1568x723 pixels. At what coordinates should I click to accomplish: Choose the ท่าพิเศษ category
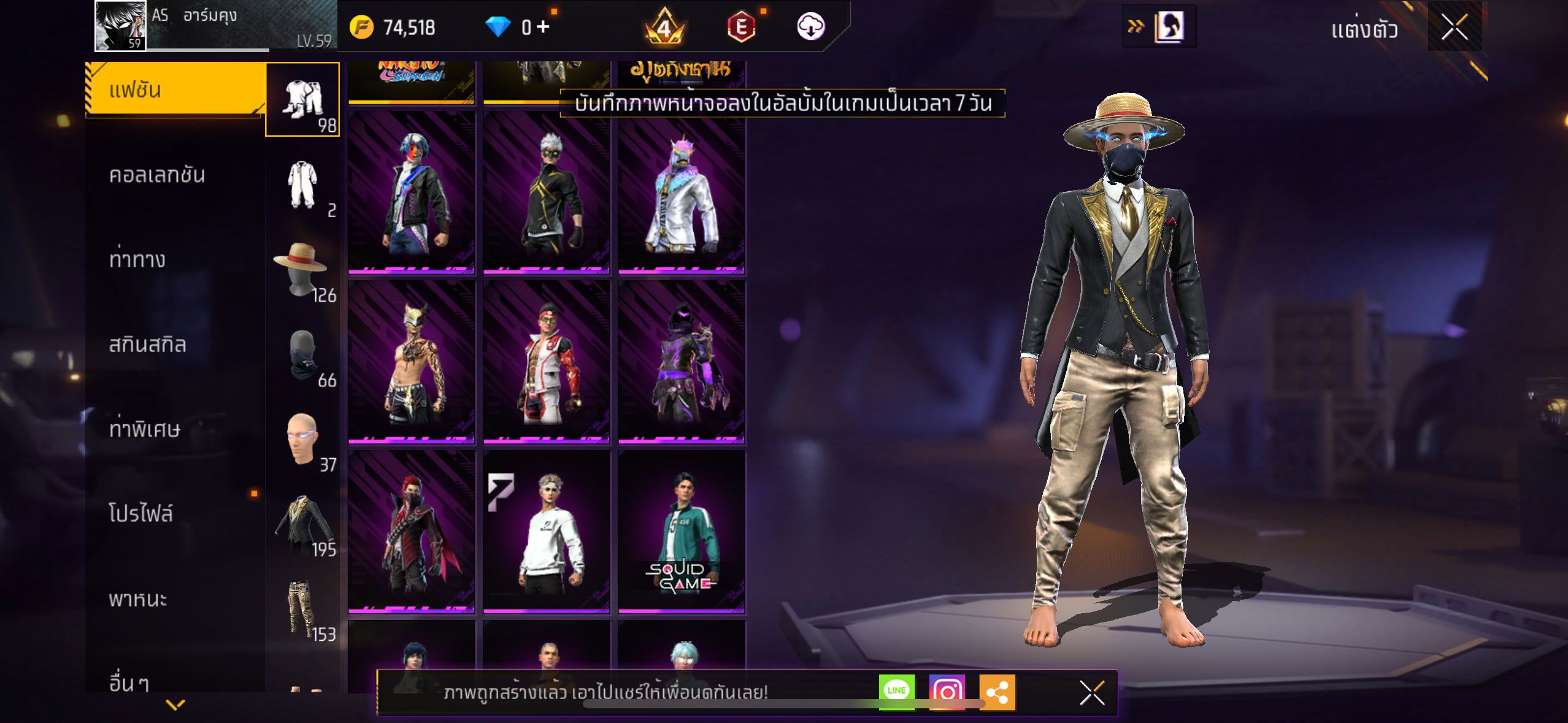click(145, 429)
